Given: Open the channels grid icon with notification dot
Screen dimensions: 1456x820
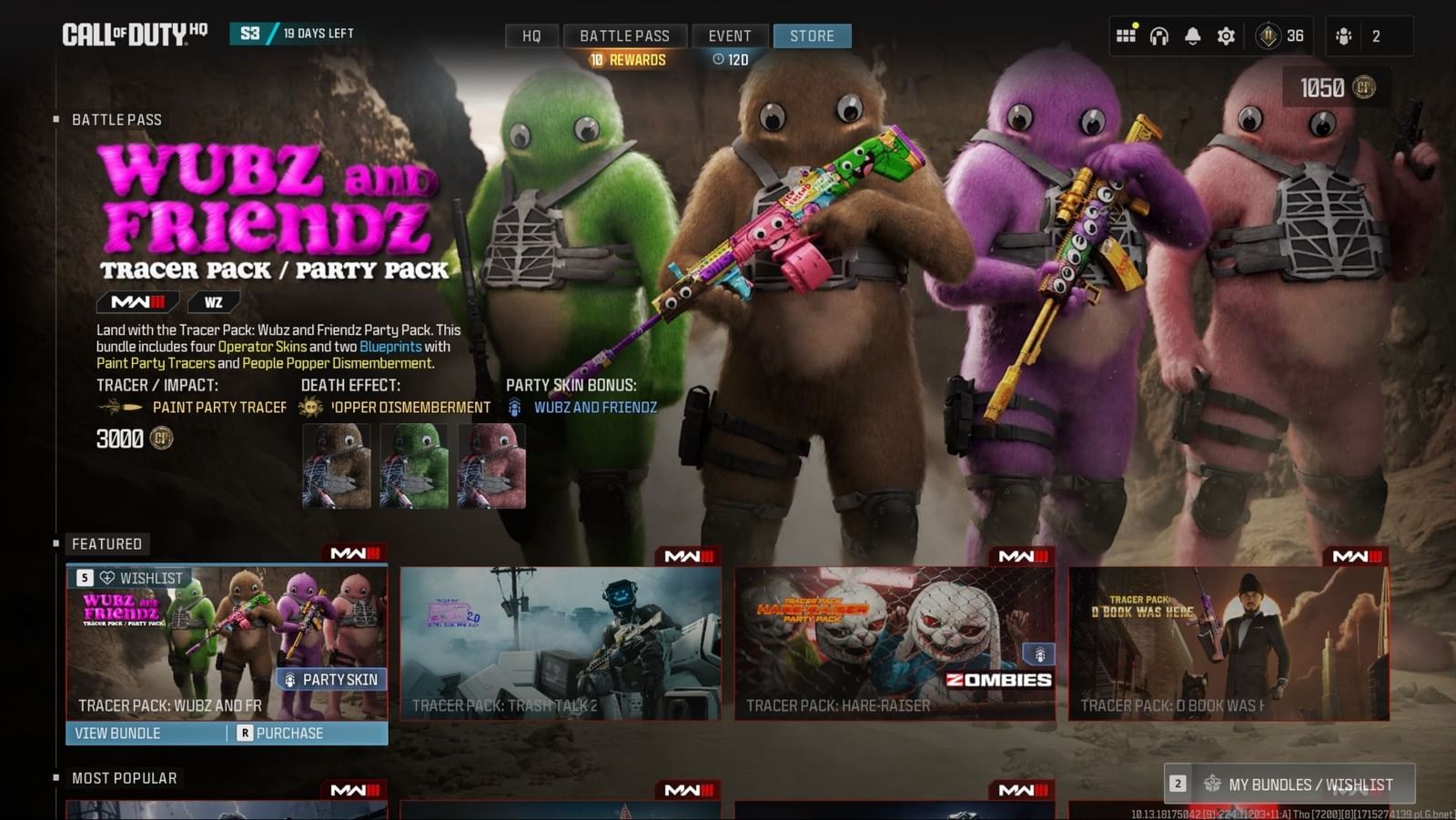Looking at the screenshot, I should click(1126, 35).
